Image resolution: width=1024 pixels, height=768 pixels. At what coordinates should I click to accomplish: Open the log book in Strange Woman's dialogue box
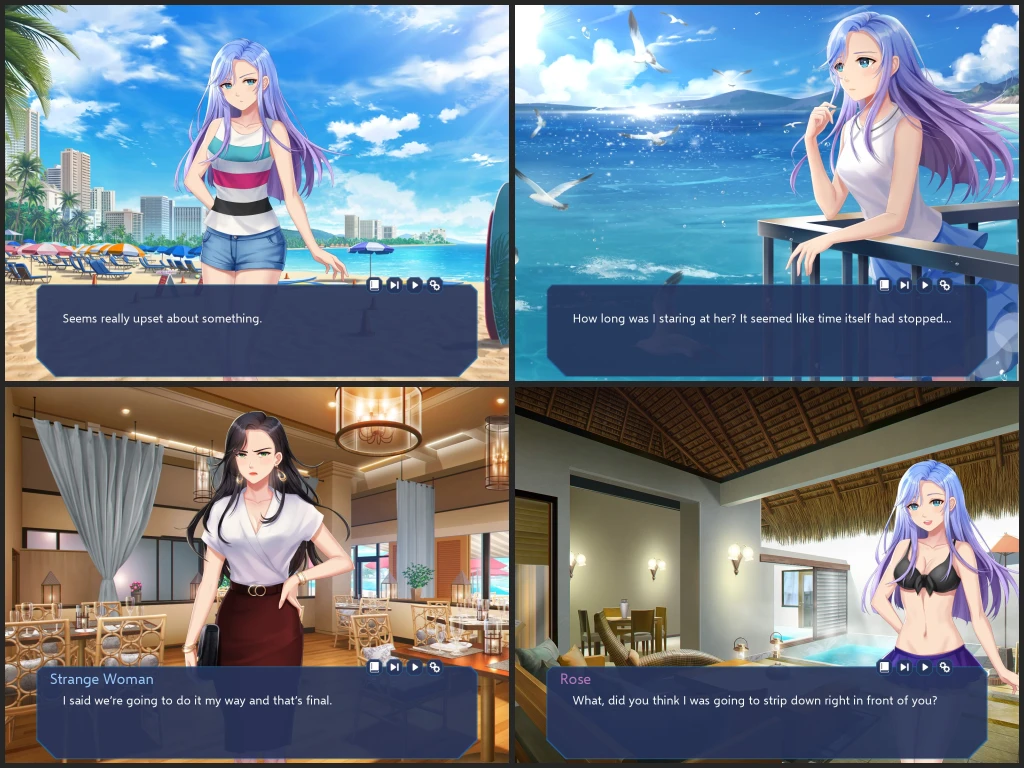[375, 667]
